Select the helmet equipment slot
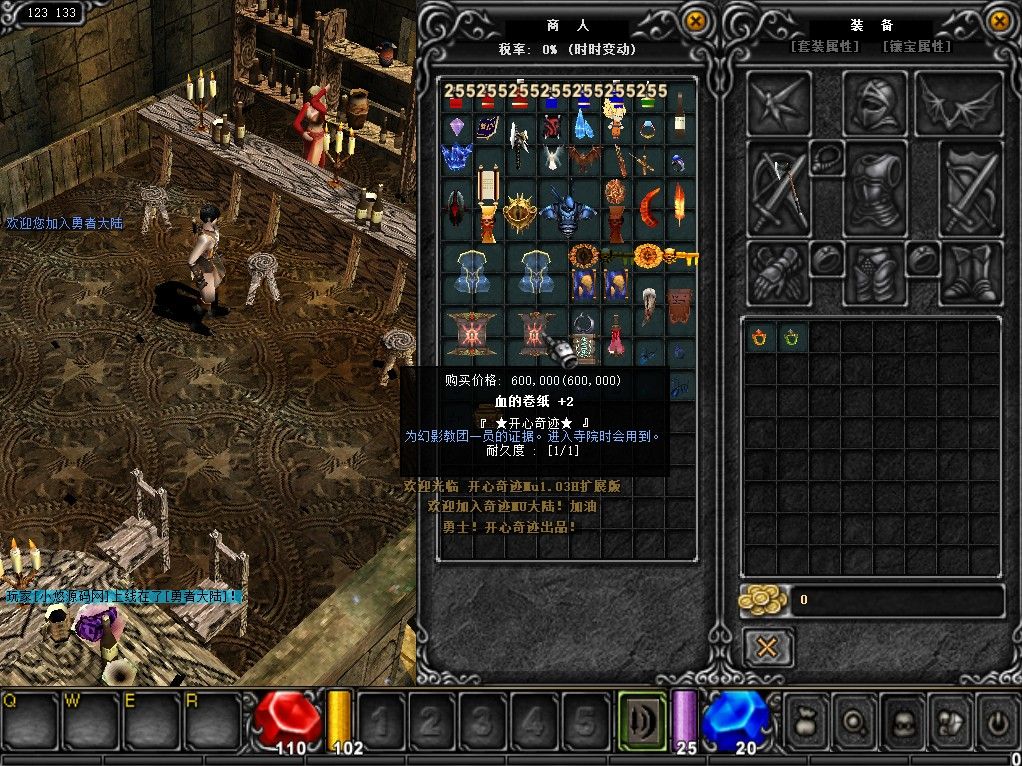 pos(875,102)
